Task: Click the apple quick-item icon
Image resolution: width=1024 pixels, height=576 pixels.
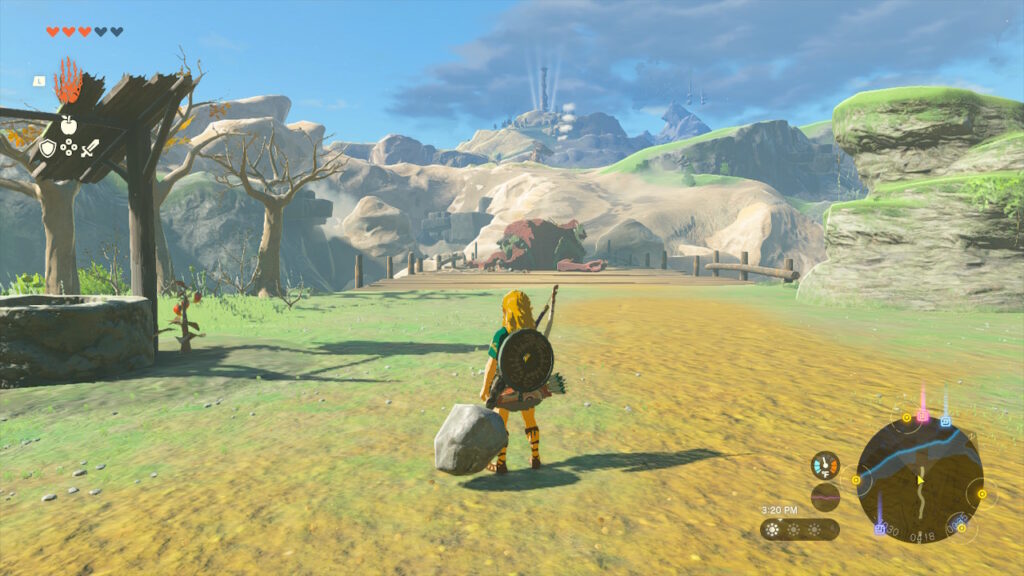Action: (68, 125)
